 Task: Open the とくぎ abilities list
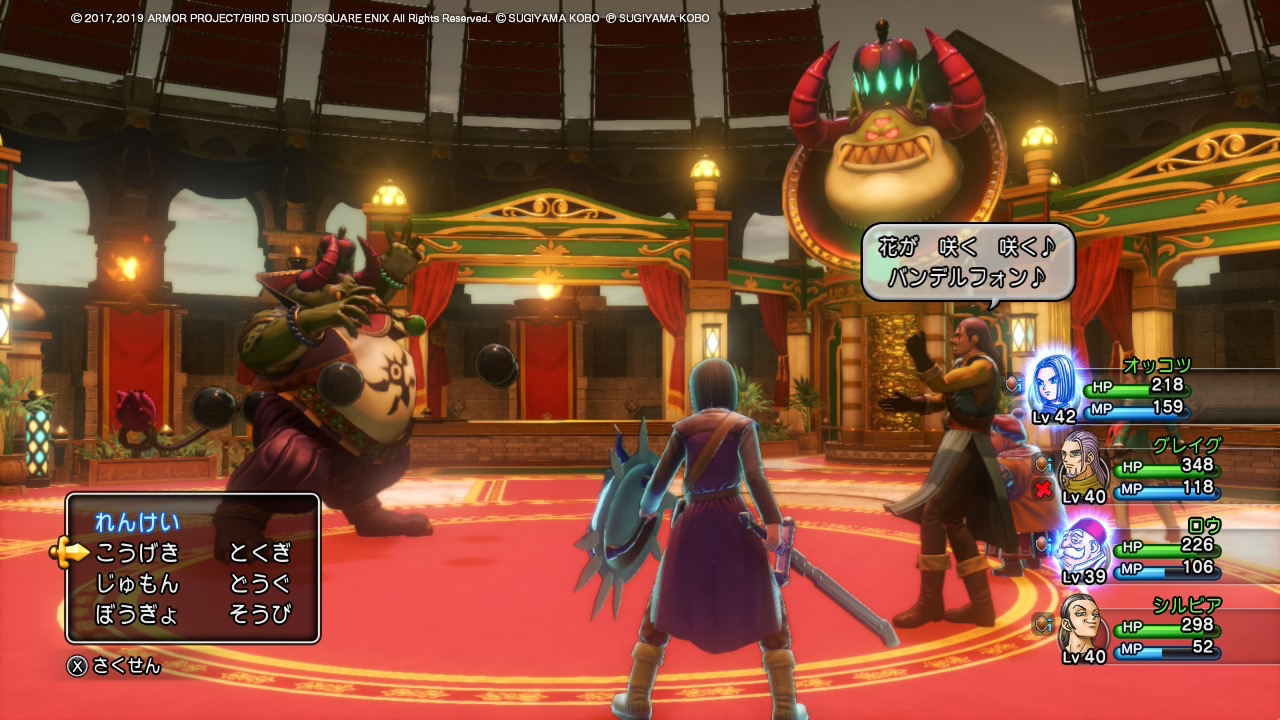260,552
